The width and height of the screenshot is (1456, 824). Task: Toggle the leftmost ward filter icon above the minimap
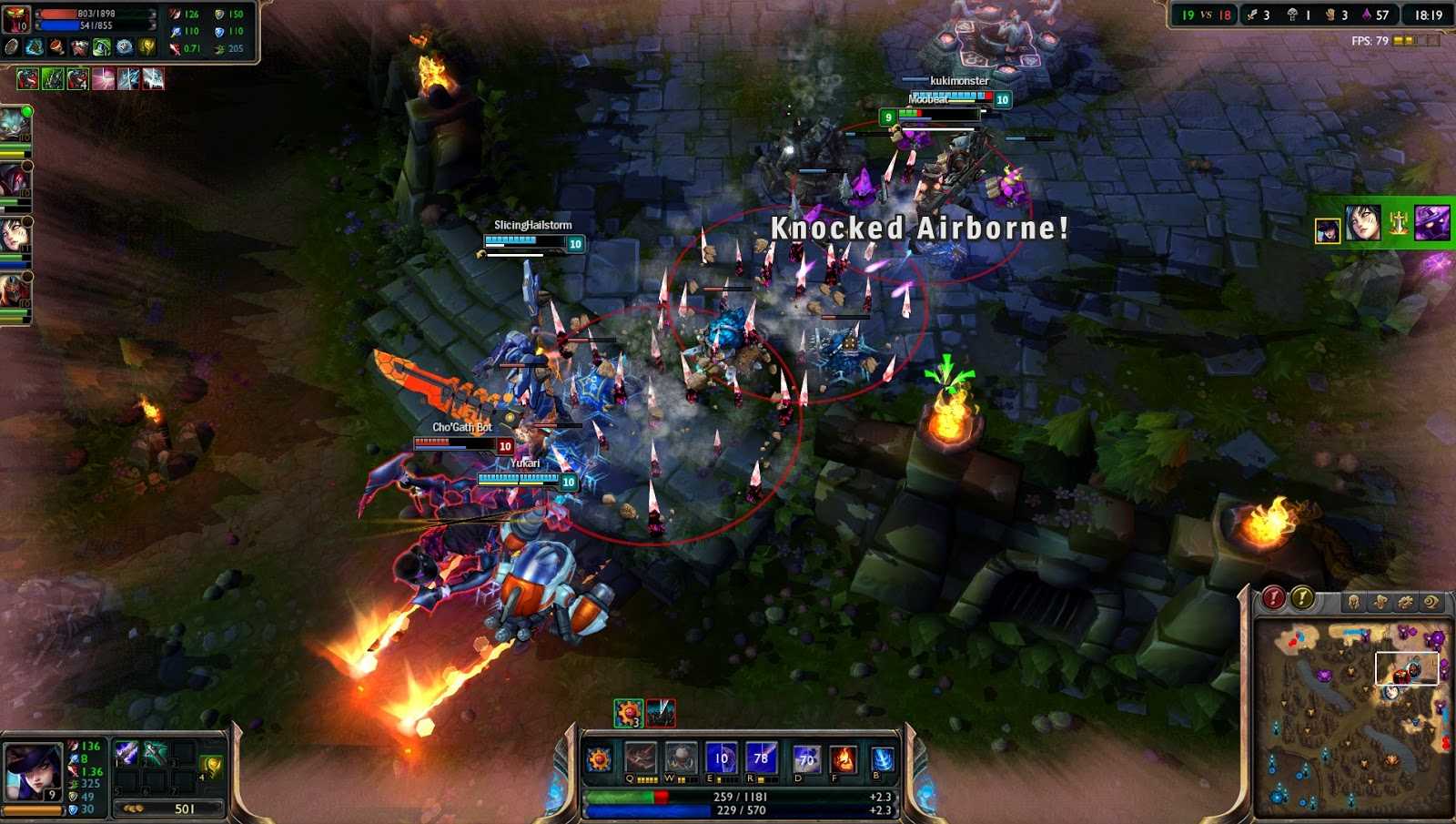[x=1354, y=601]
